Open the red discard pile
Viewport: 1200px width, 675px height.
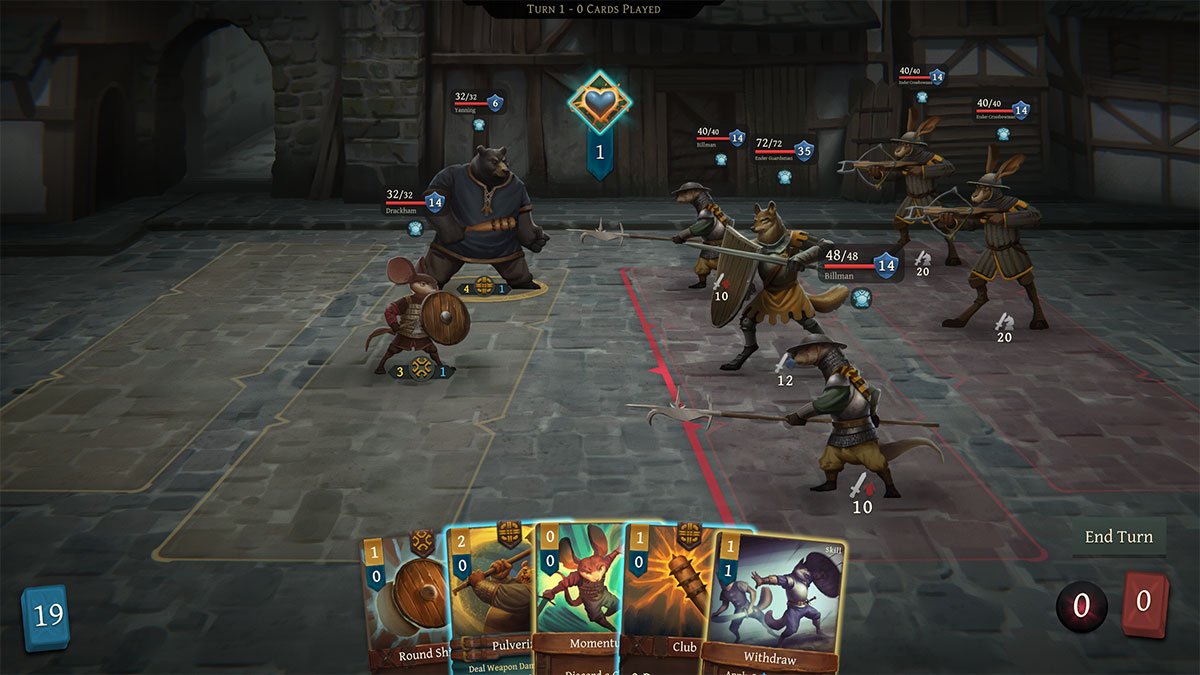(x=1143, y=603)
